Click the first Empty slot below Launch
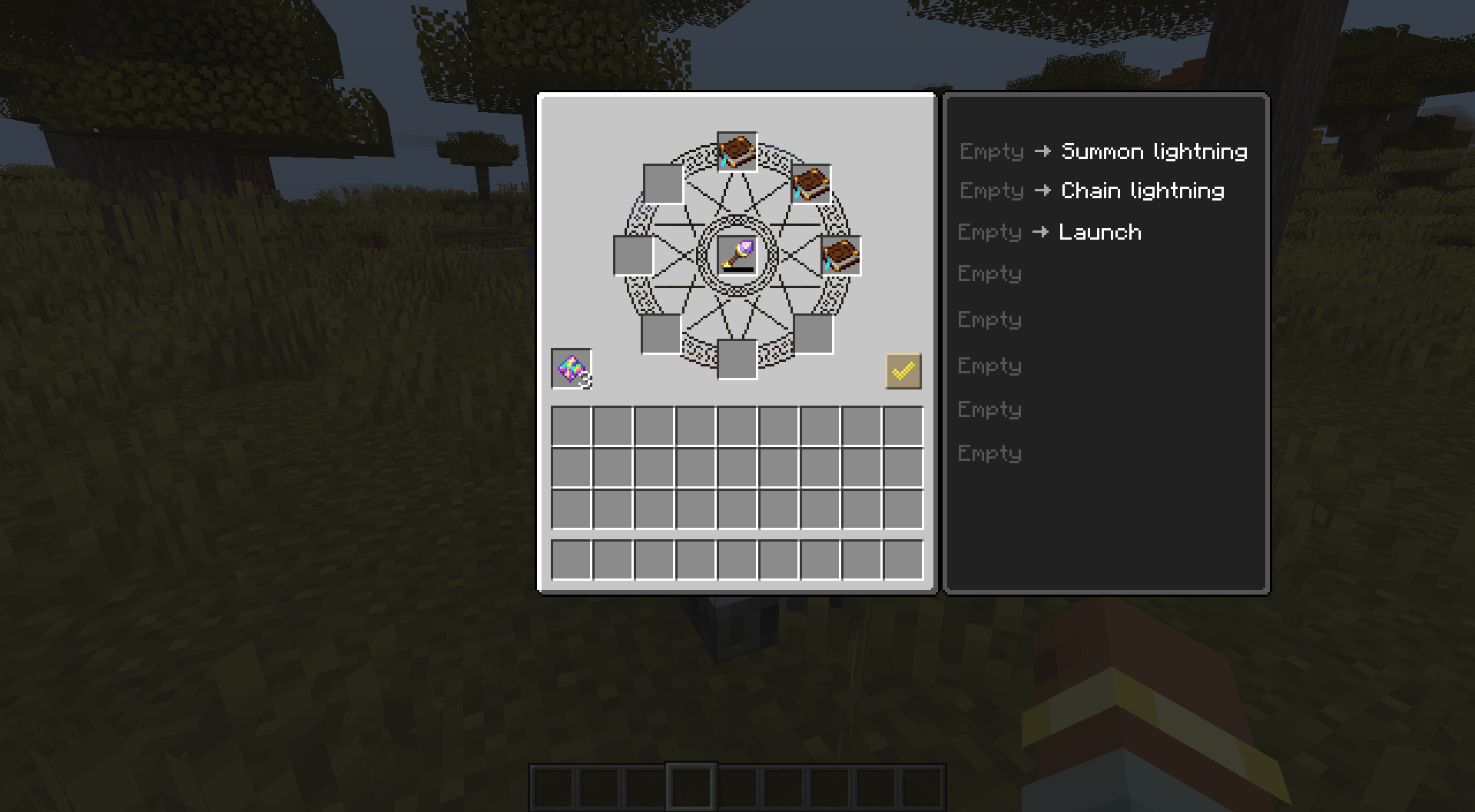This screenshot has width=1475, height=812. click(989, 274)
